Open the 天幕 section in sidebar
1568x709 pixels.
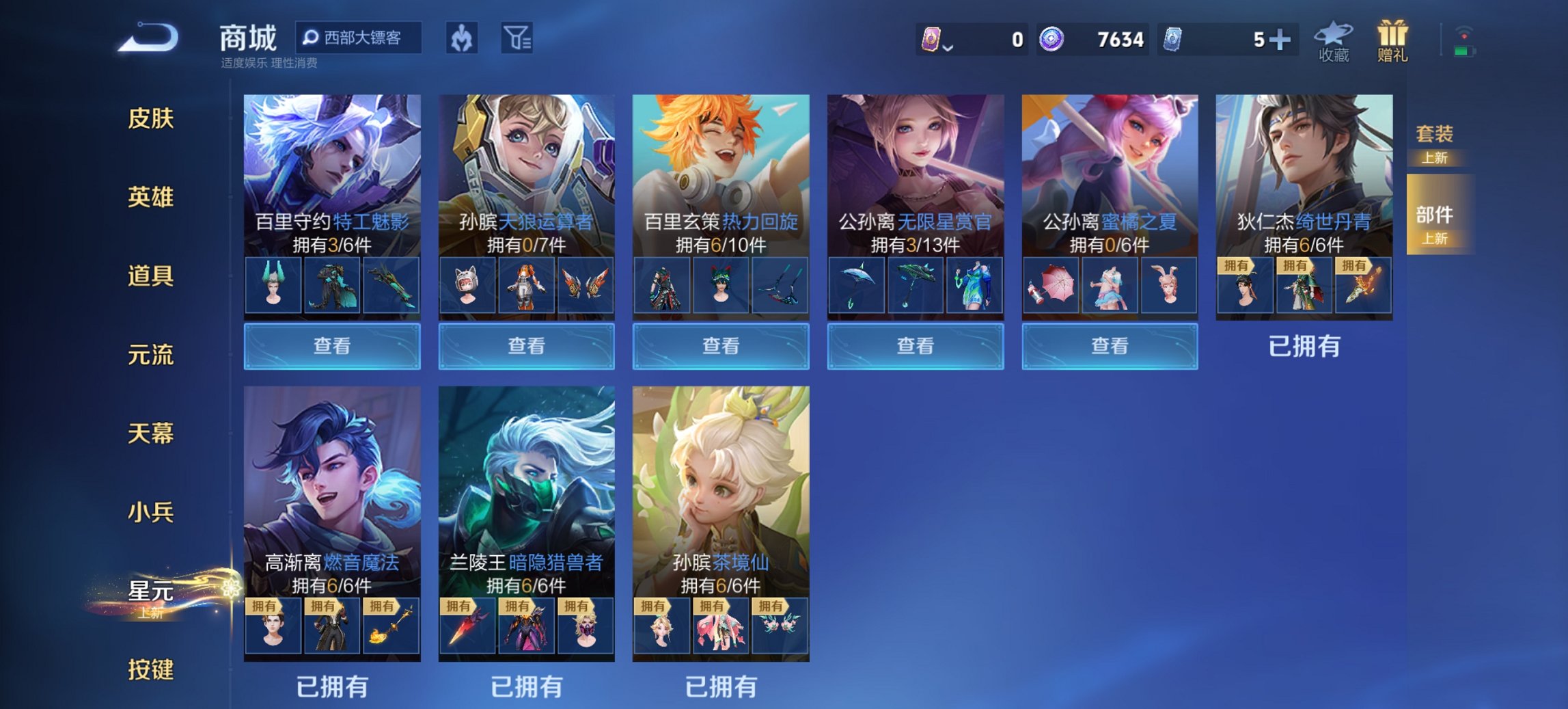[x=152, y=432]
